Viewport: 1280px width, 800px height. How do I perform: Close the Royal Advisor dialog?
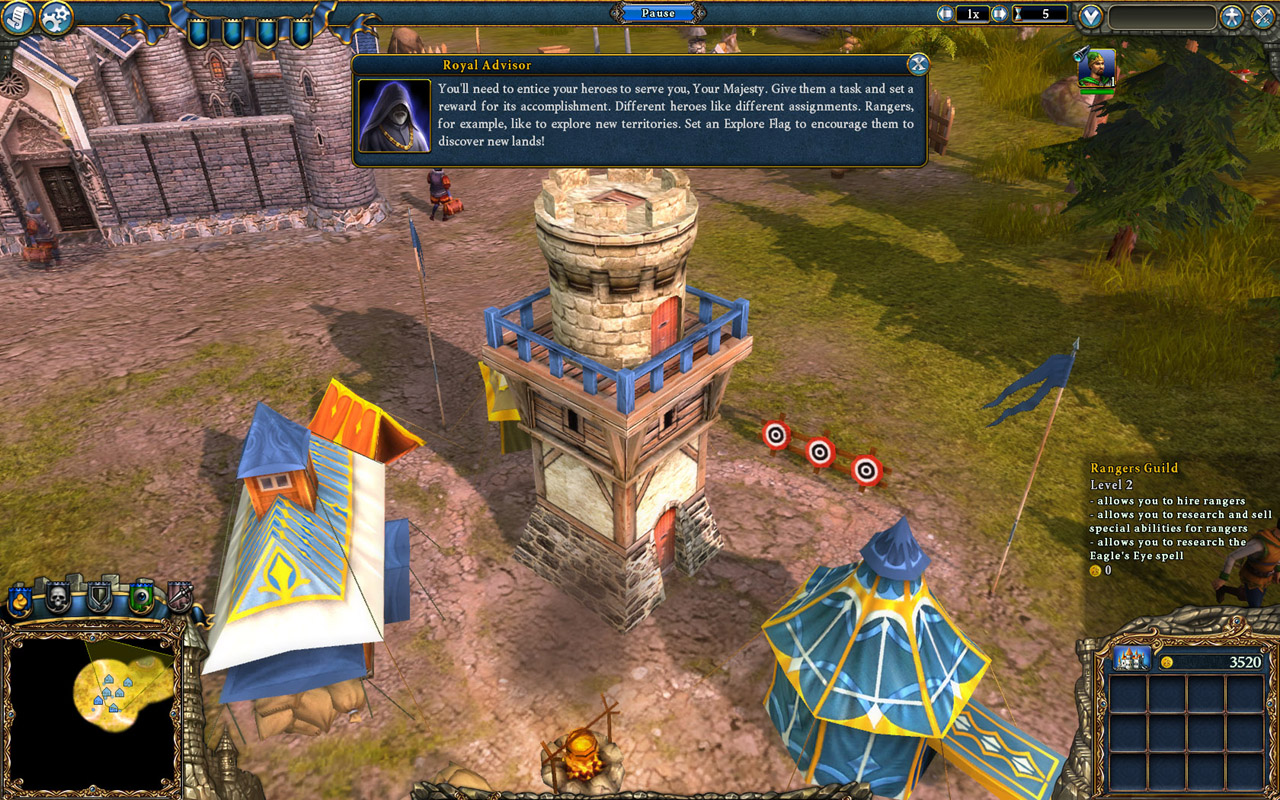click(917, 65)
